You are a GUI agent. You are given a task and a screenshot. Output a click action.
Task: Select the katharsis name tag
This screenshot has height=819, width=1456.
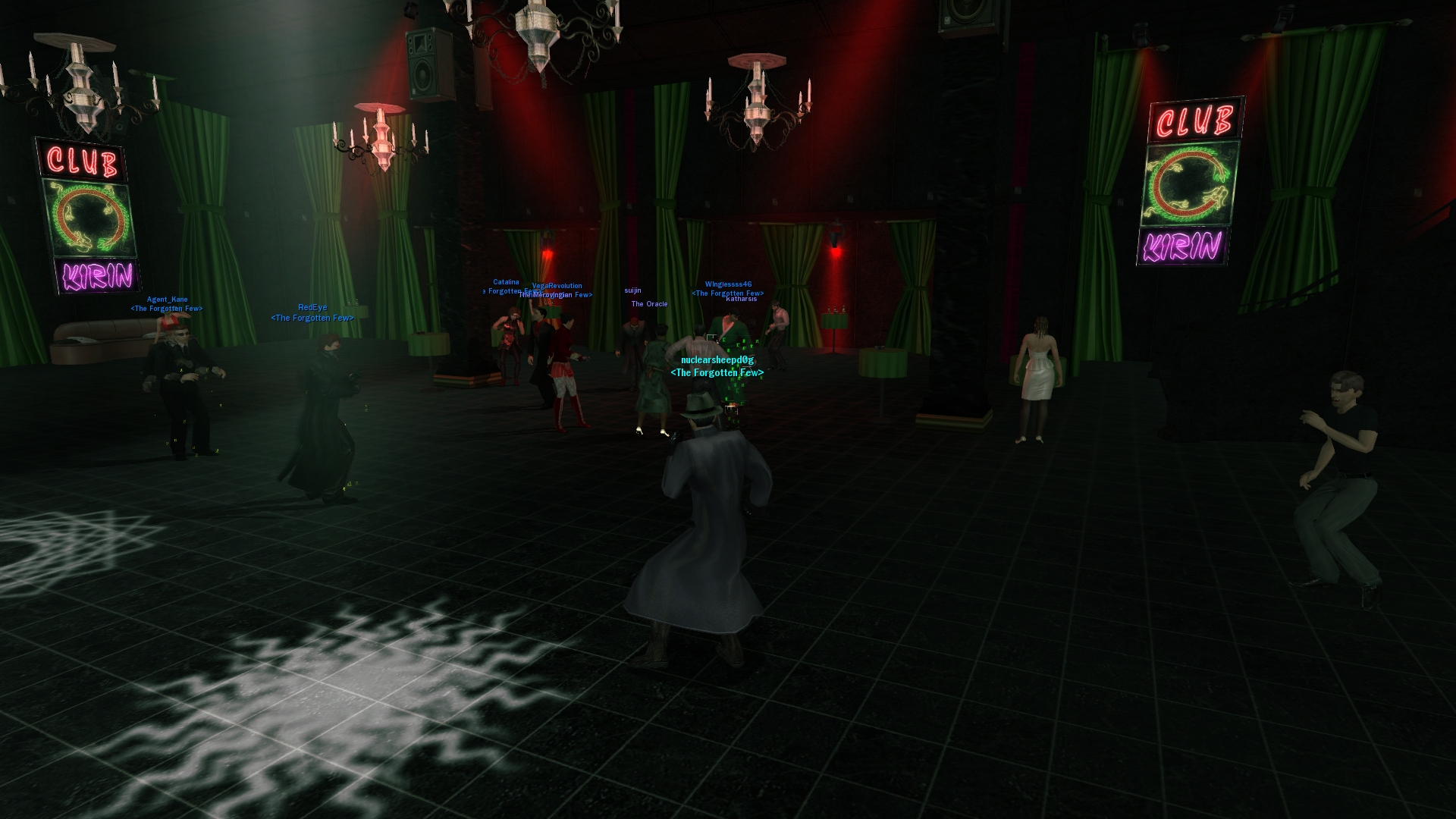coord(741,299)
